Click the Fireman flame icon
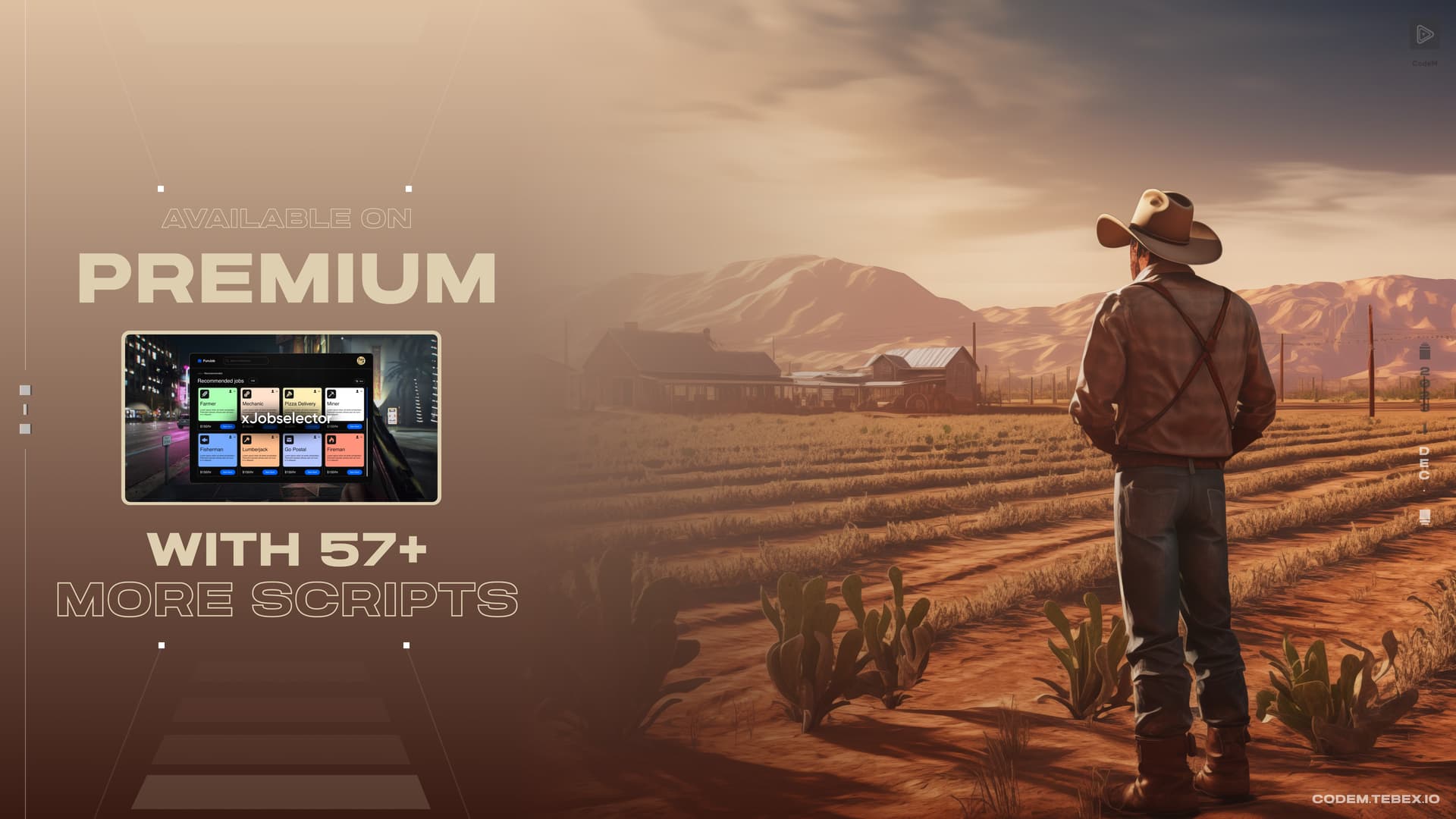 click(x=331, y=439)
